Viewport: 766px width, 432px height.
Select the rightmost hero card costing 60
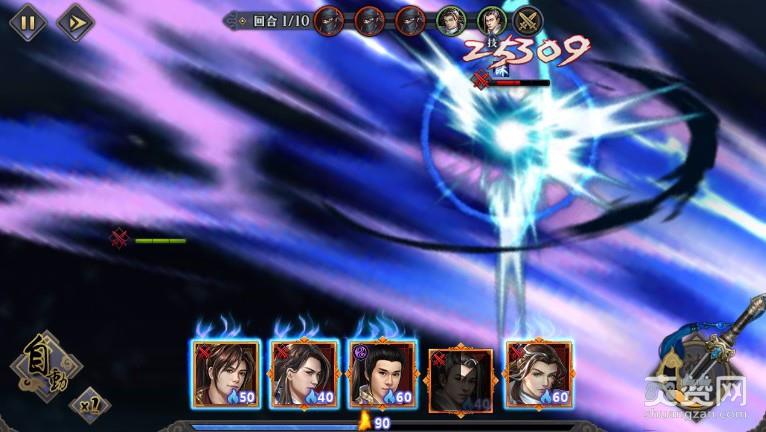[x=539, y=375]
